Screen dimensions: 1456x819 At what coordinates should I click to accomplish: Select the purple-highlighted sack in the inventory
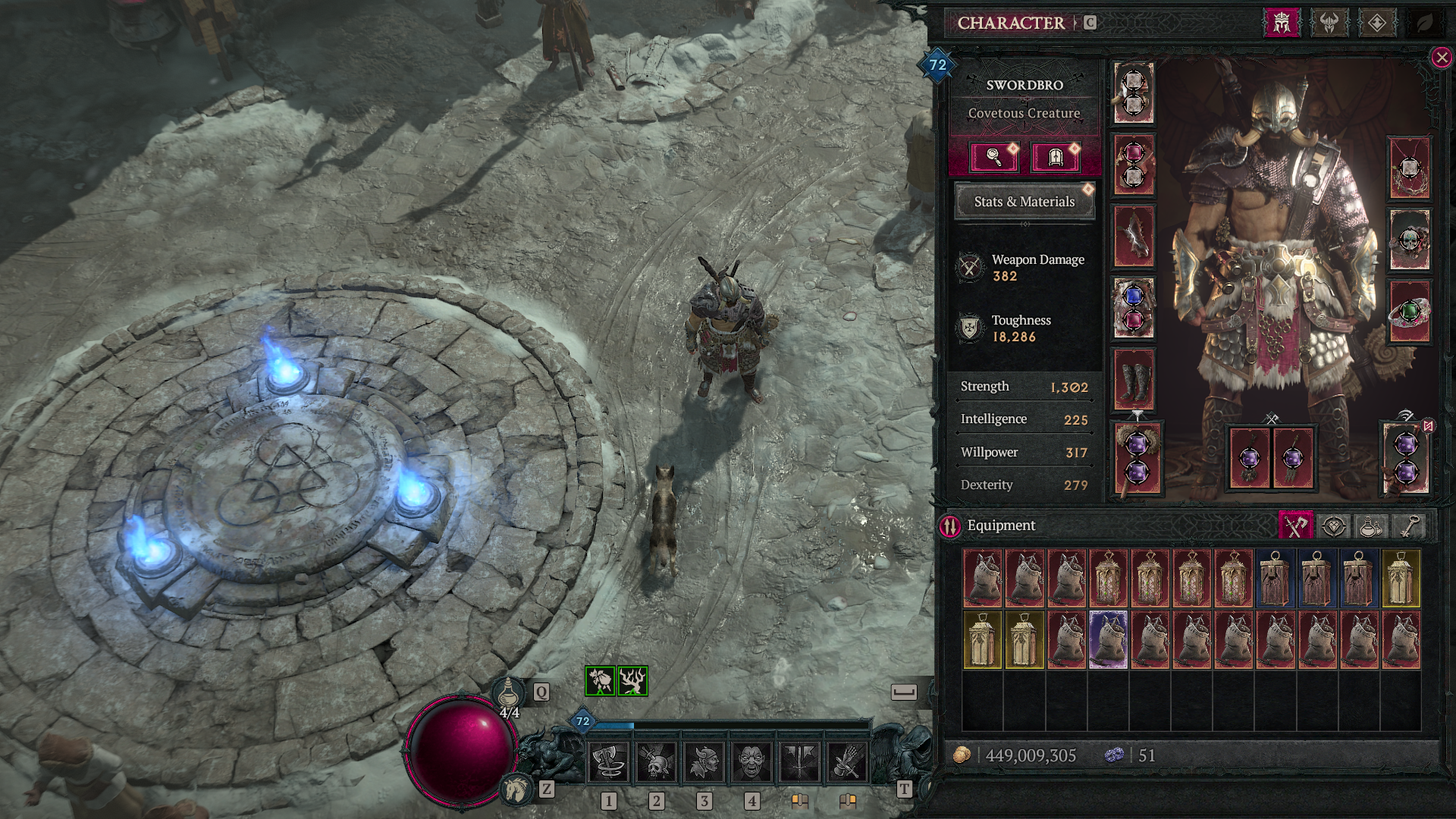[x=1108, y=640]
